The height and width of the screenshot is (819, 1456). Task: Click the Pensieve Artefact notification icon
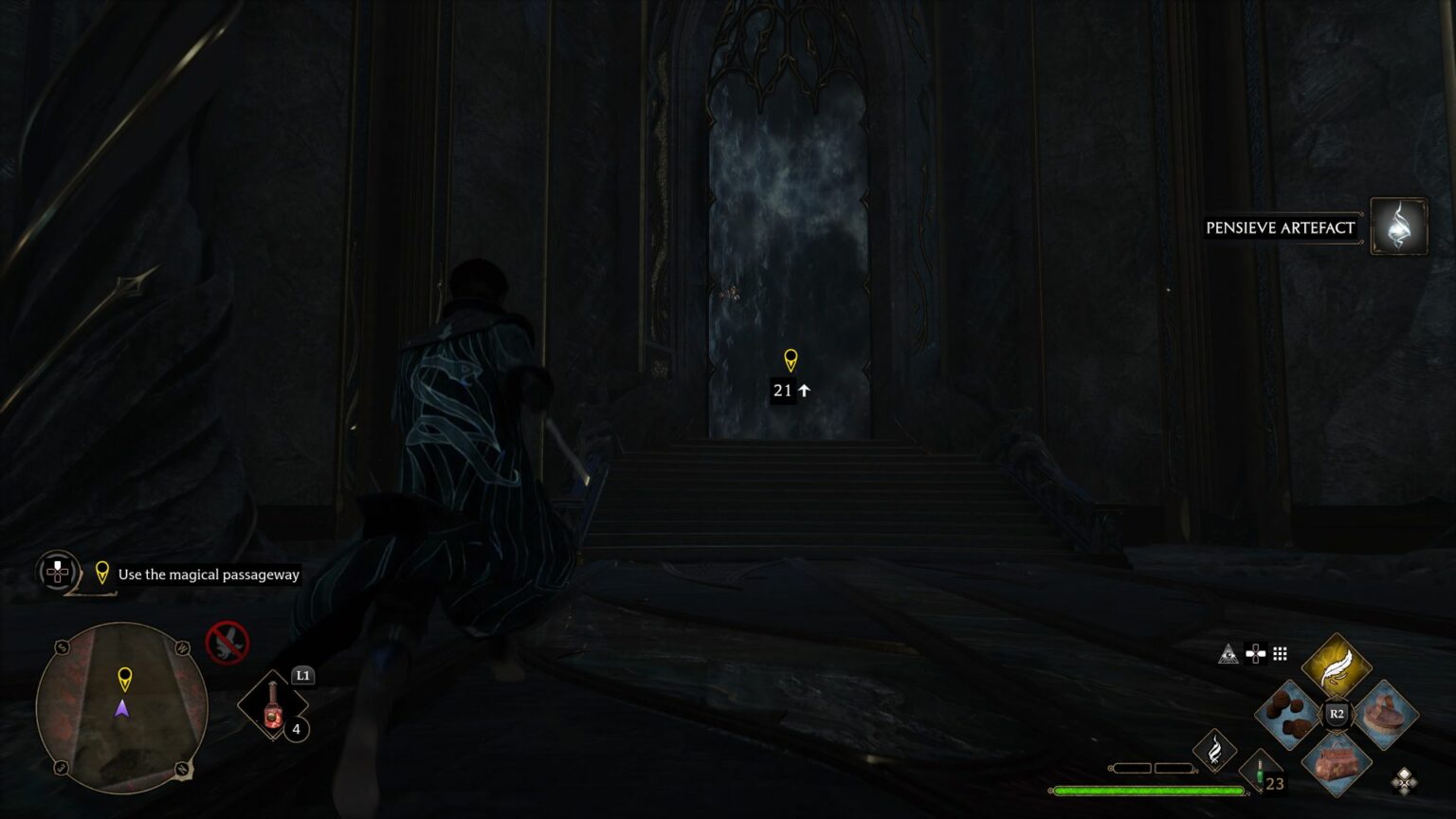[1397, 227]
